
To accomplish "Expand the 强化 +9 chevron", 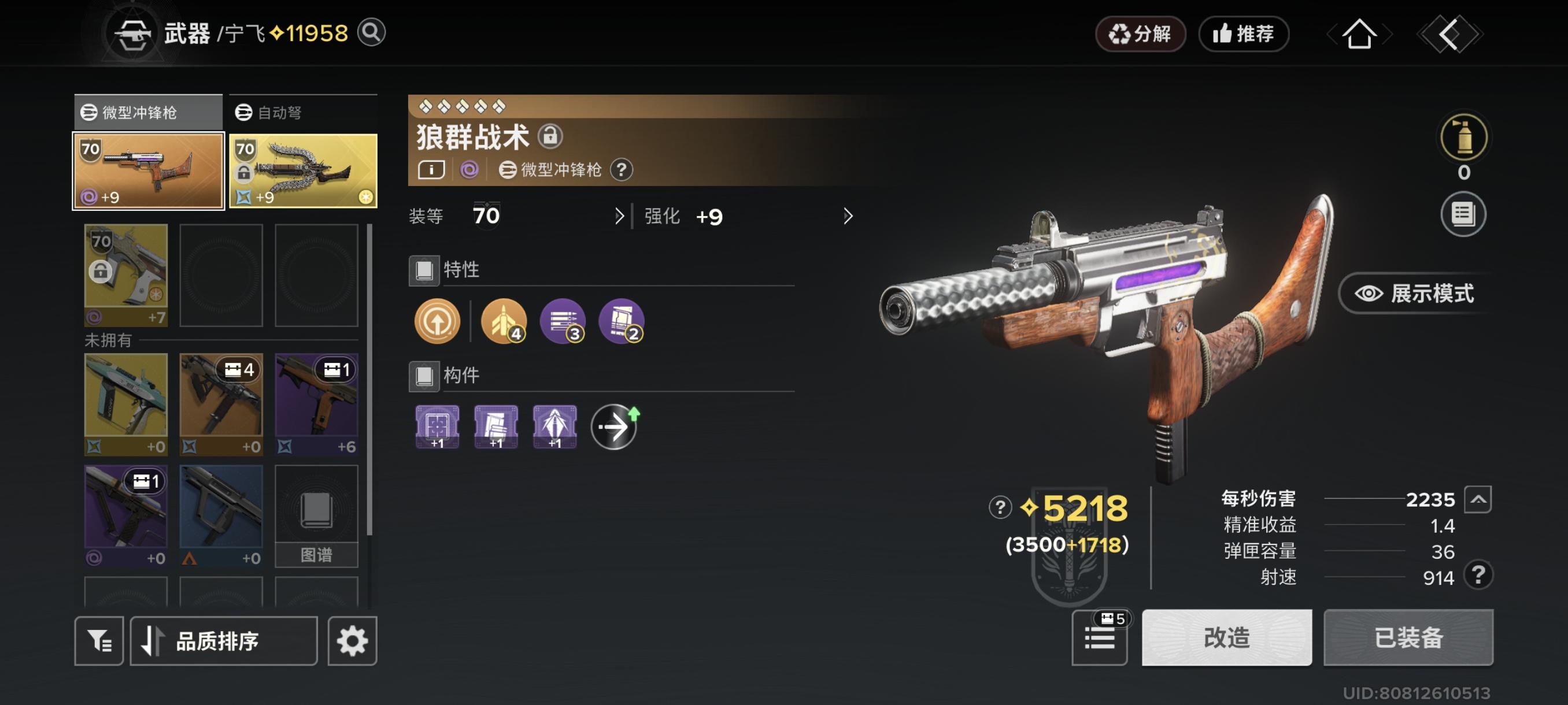I will (x=847, y=217).
